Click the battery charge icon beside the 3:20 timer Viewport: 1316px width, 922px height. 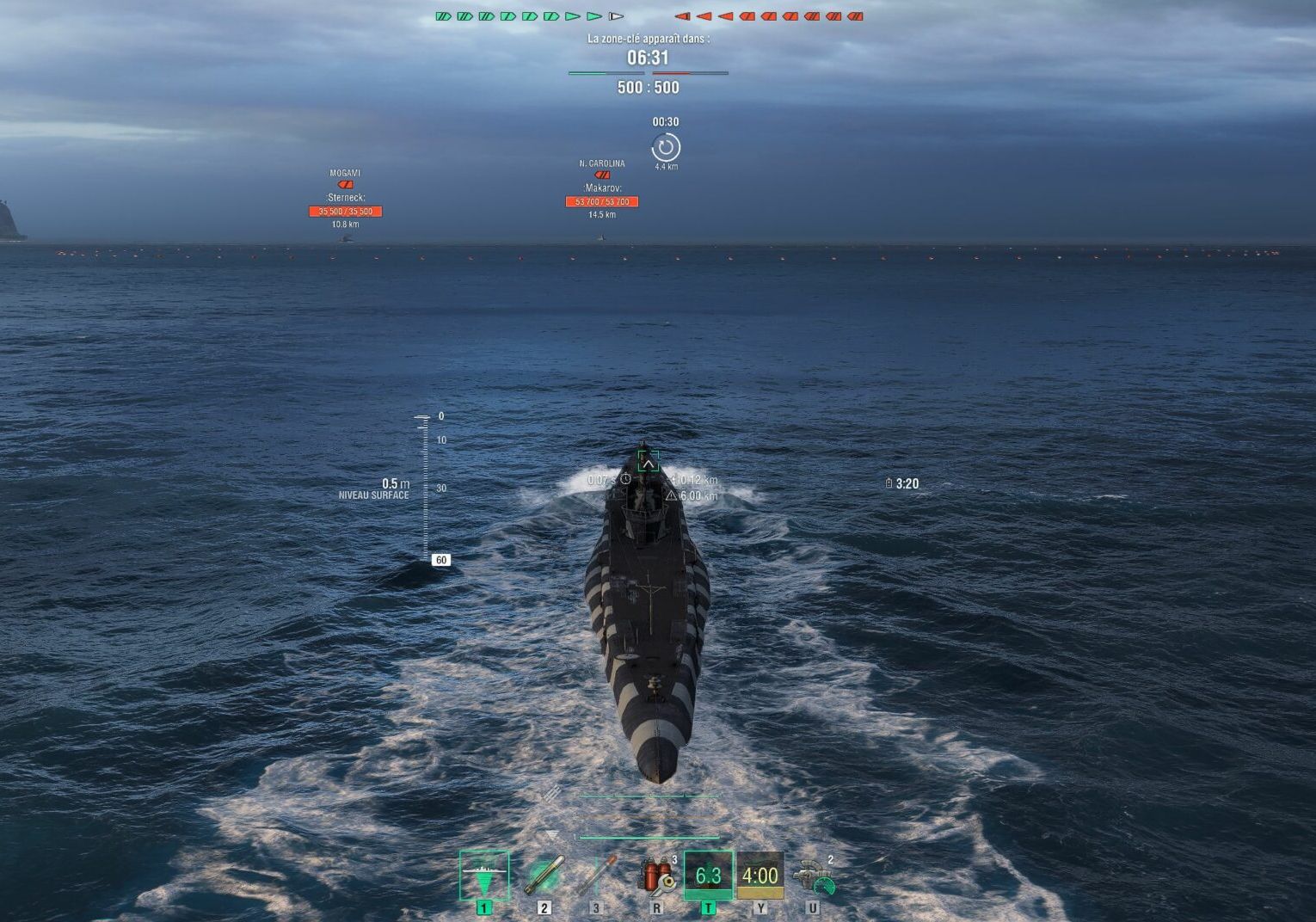[888, 483]
